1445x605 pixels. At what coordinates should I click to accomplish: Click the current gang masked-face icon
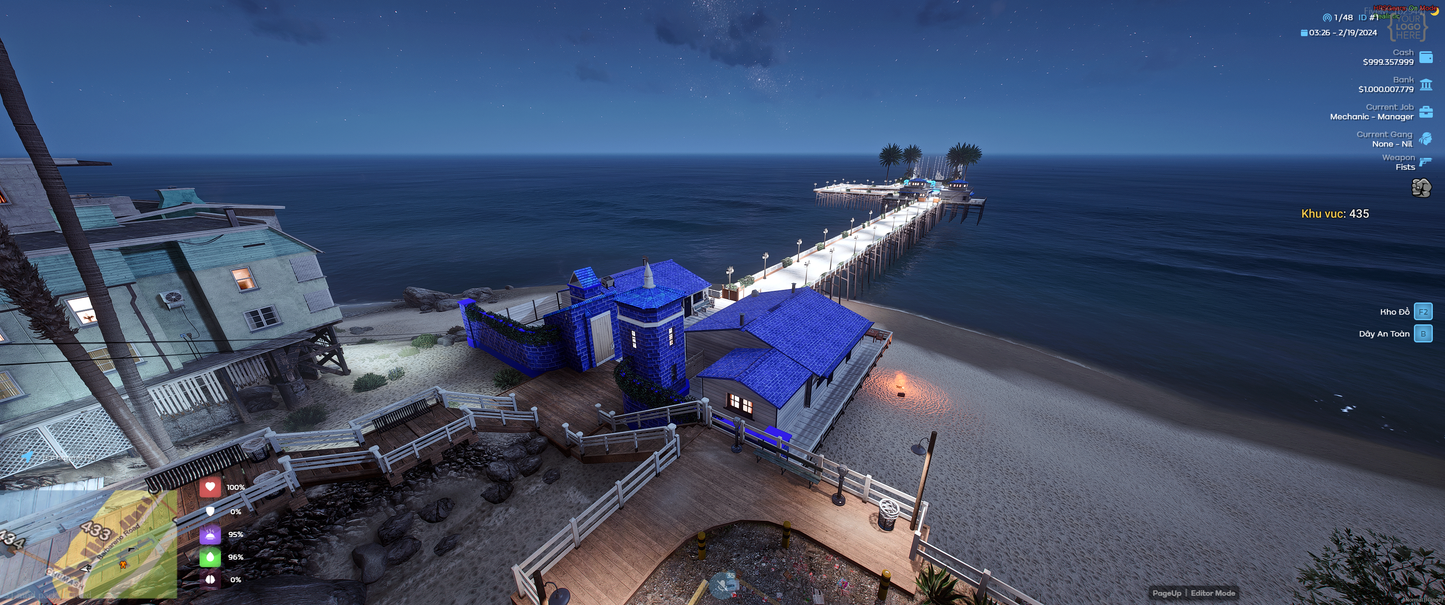1426,139
